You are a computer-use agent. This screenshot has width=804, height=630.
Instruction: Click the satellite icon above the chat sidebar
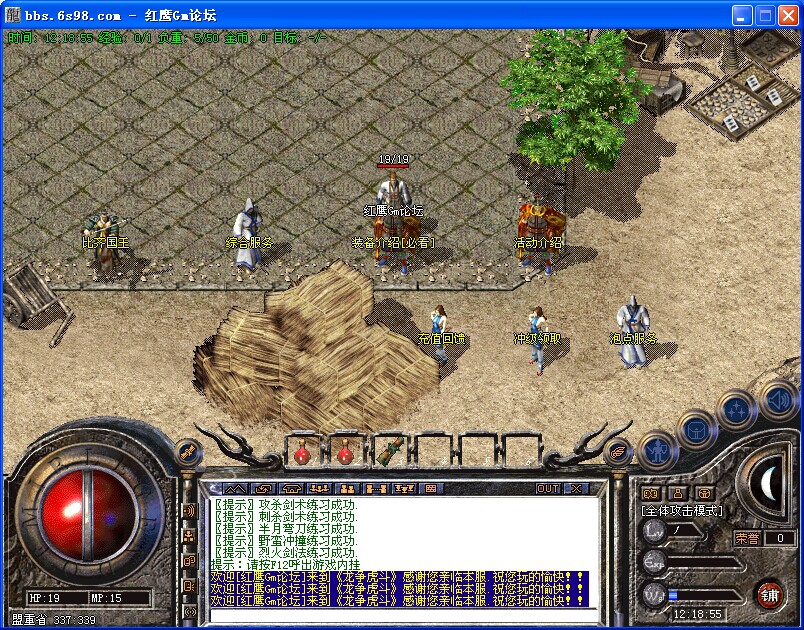pos(186,453)
